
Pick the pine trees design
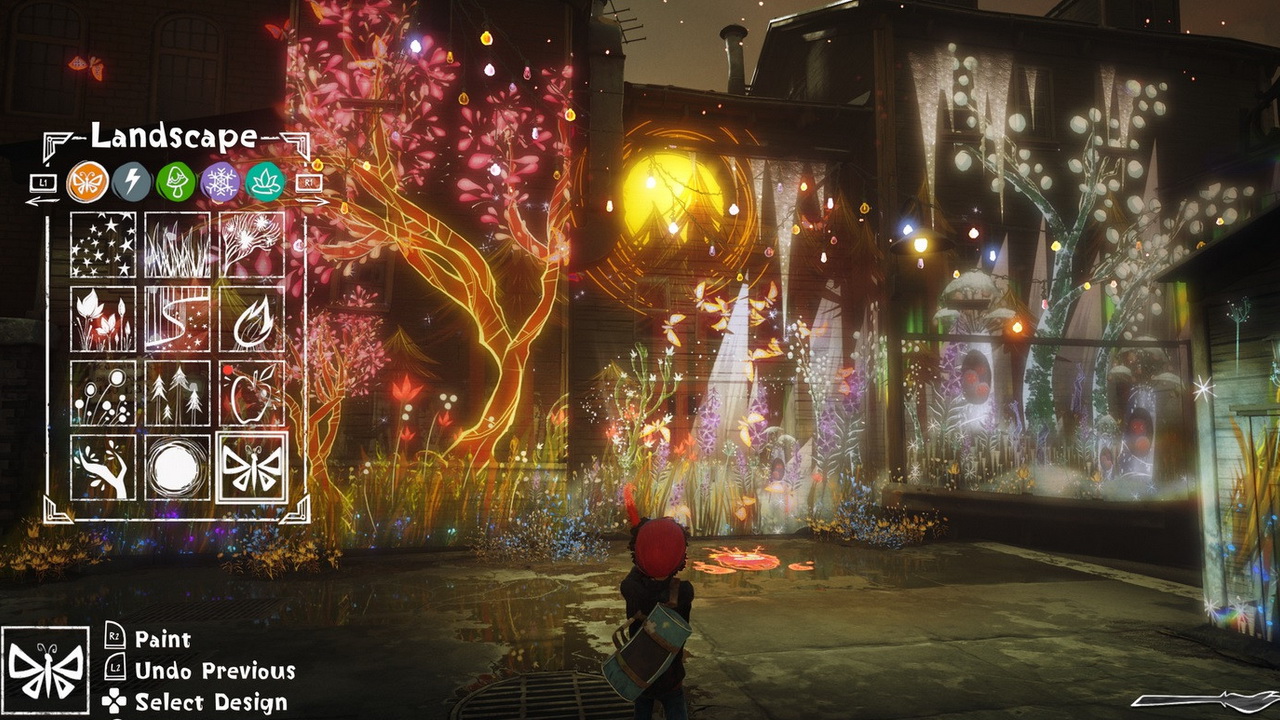click(x=177, y=393)
